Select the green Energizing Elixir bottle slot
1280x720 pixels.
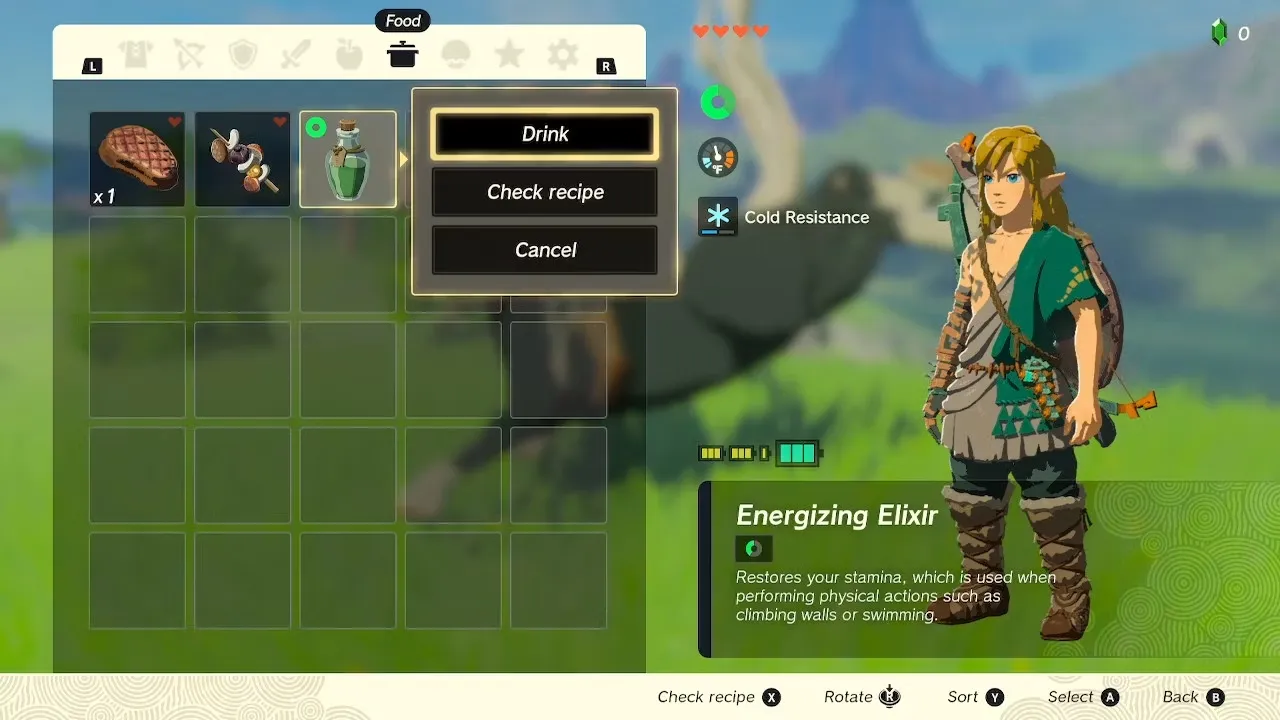tap(348, 159)
